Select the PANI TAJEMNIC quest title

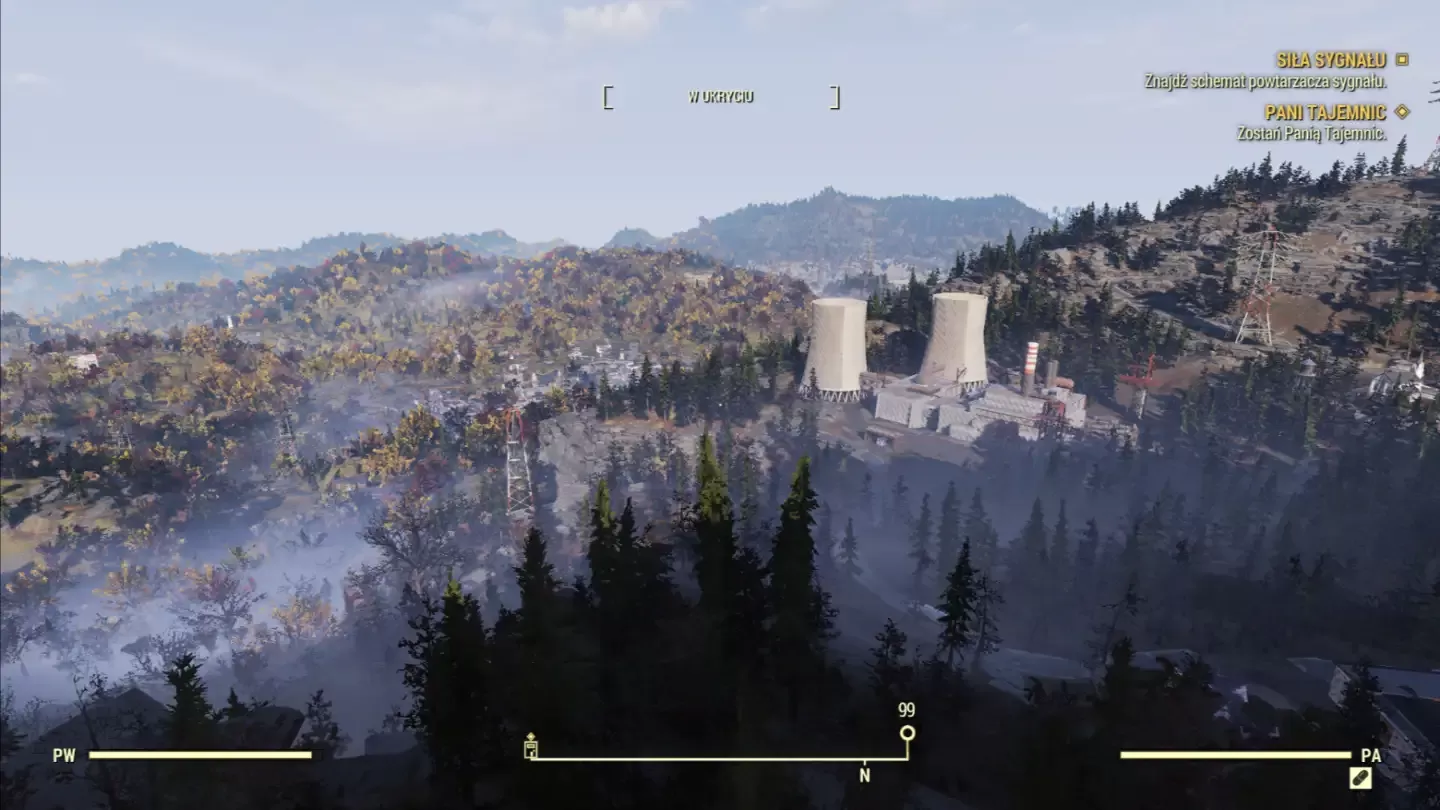click(1325, 114)
